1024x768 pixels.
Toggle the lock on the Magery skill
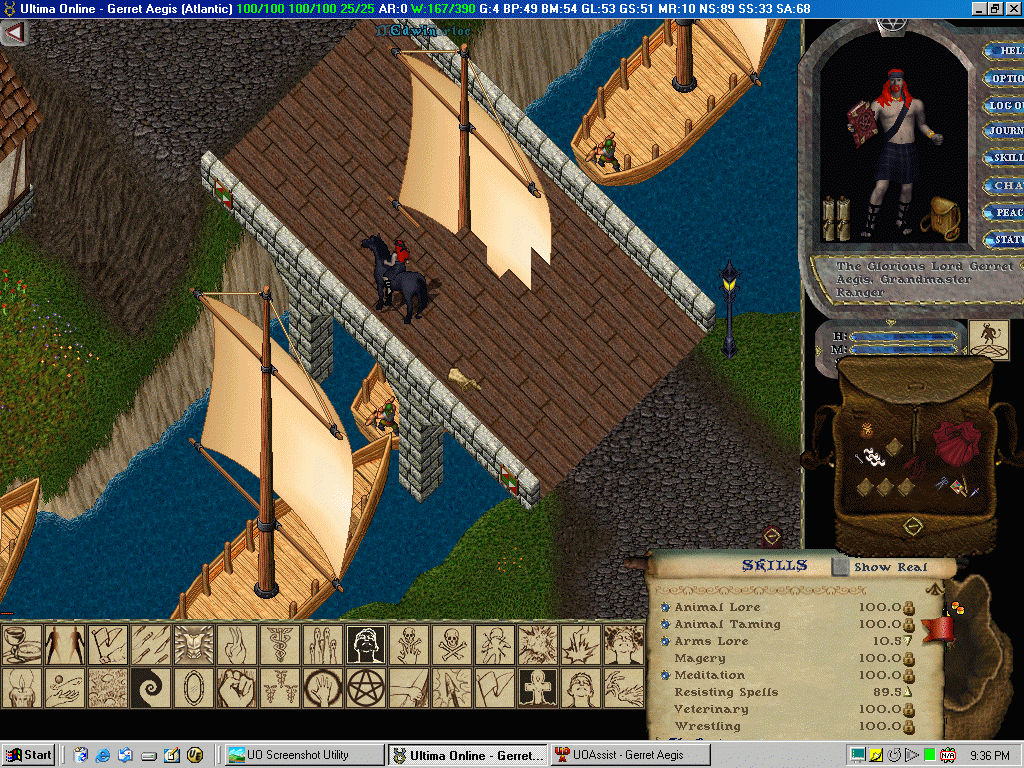[910, 658]
